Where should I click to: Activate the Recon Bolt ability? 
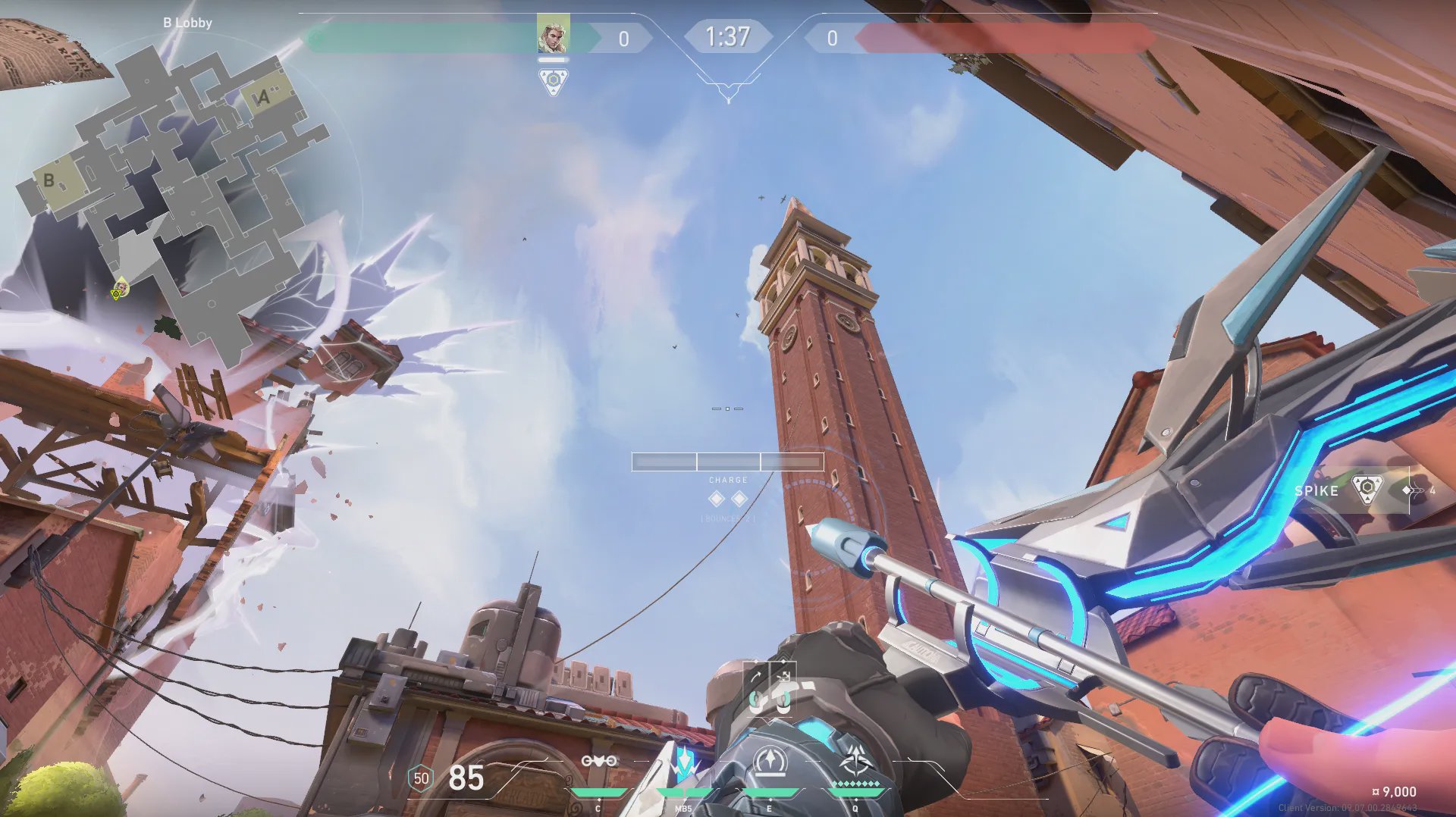coord(770,762)
